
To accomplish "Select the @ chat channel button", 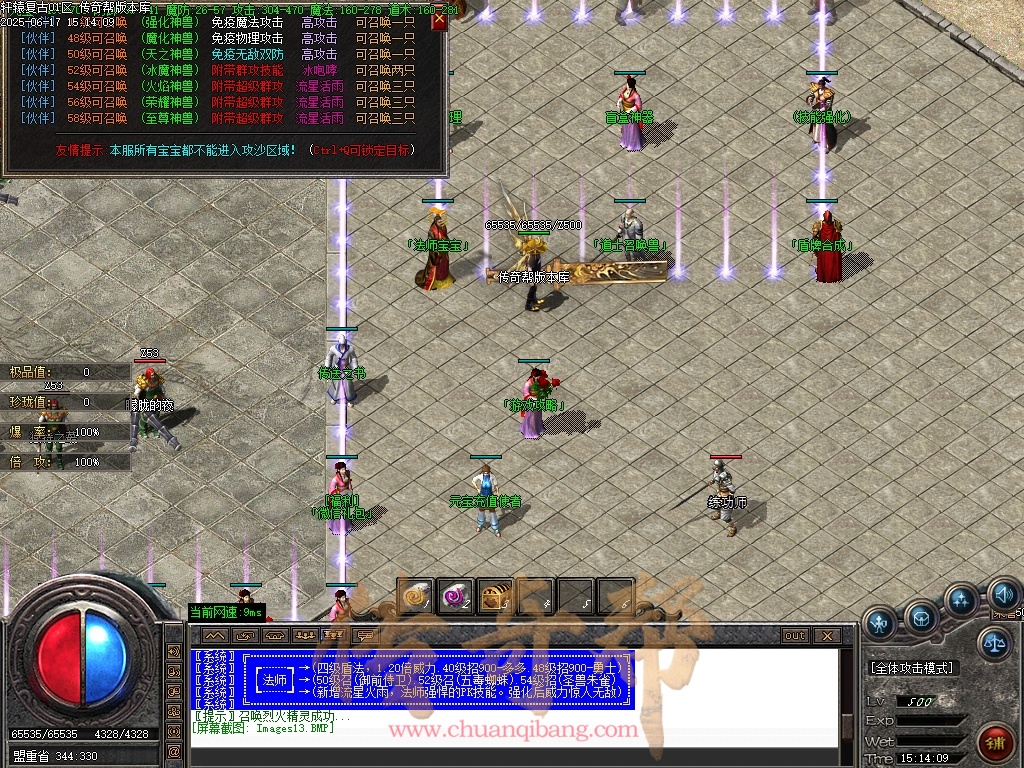I will pos(244,635).
